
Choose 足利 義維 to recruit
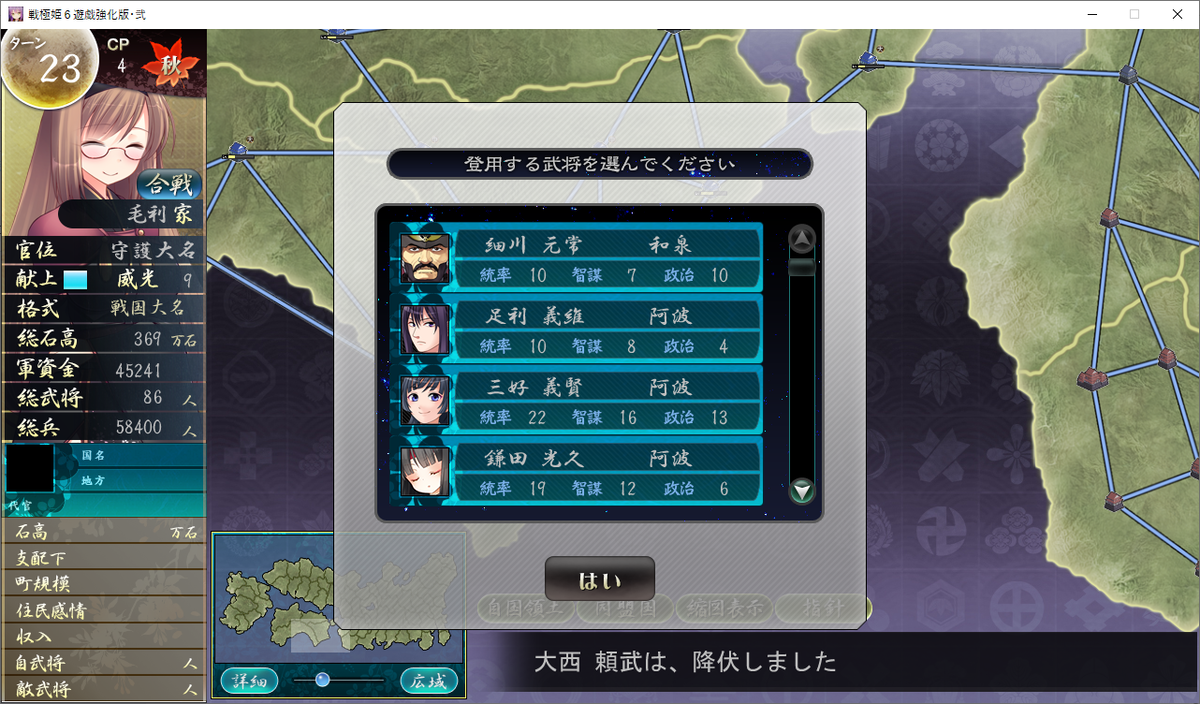click(578, 329)
